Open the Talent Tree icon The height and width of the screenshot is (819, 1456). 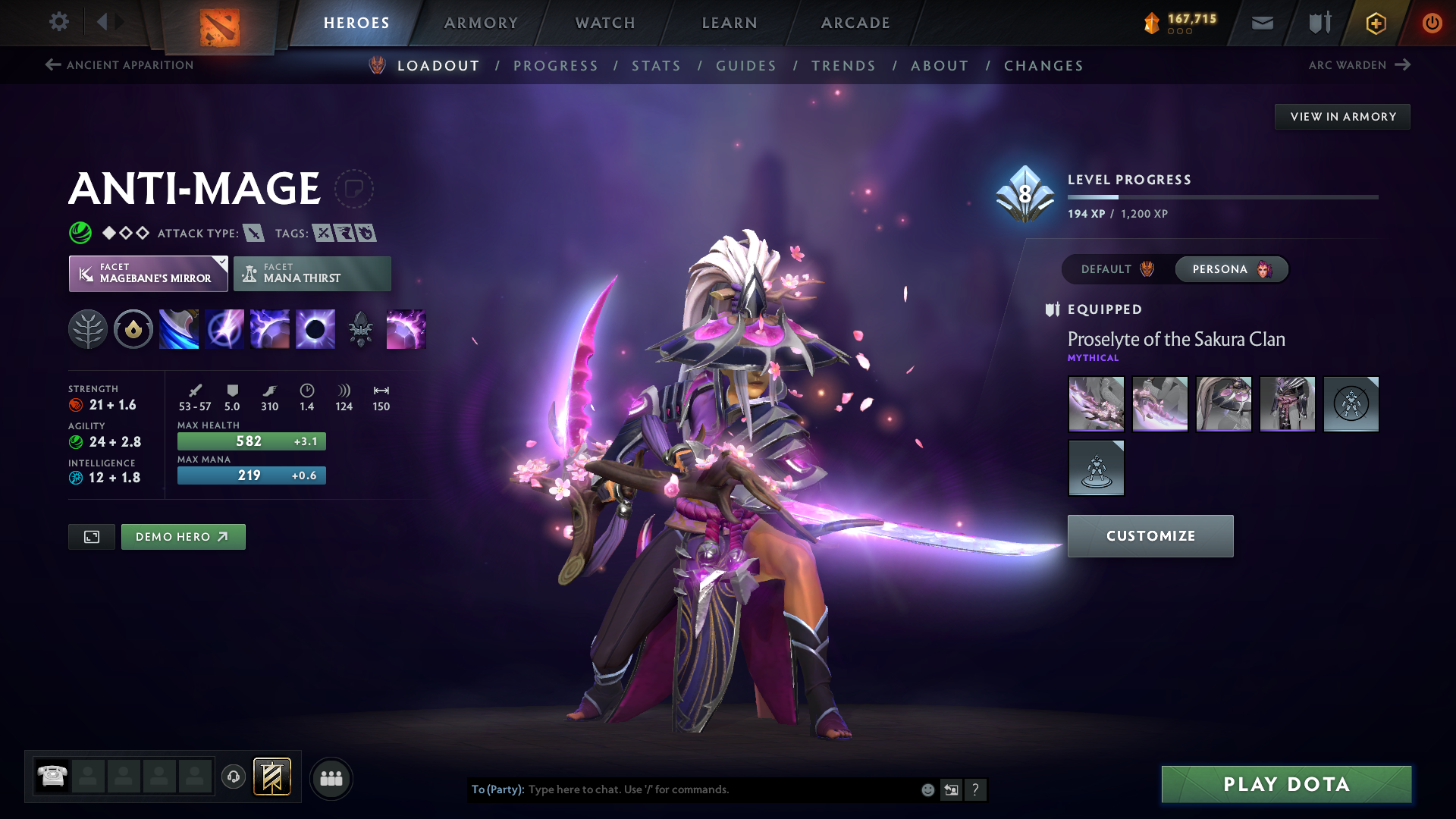tap(89, 328)
